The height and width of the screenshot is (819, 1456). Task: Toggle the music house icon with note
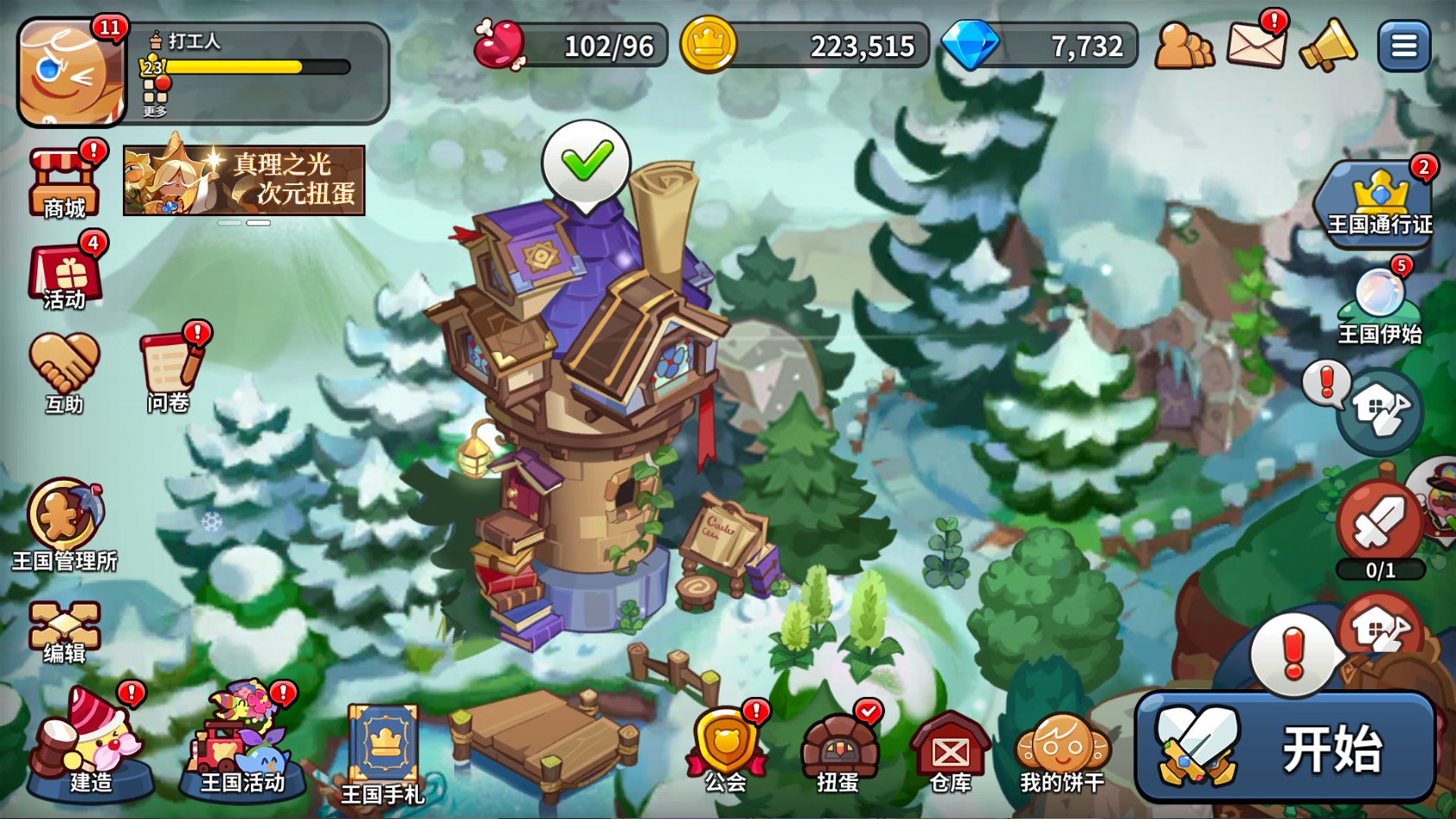coord(1379,413)
